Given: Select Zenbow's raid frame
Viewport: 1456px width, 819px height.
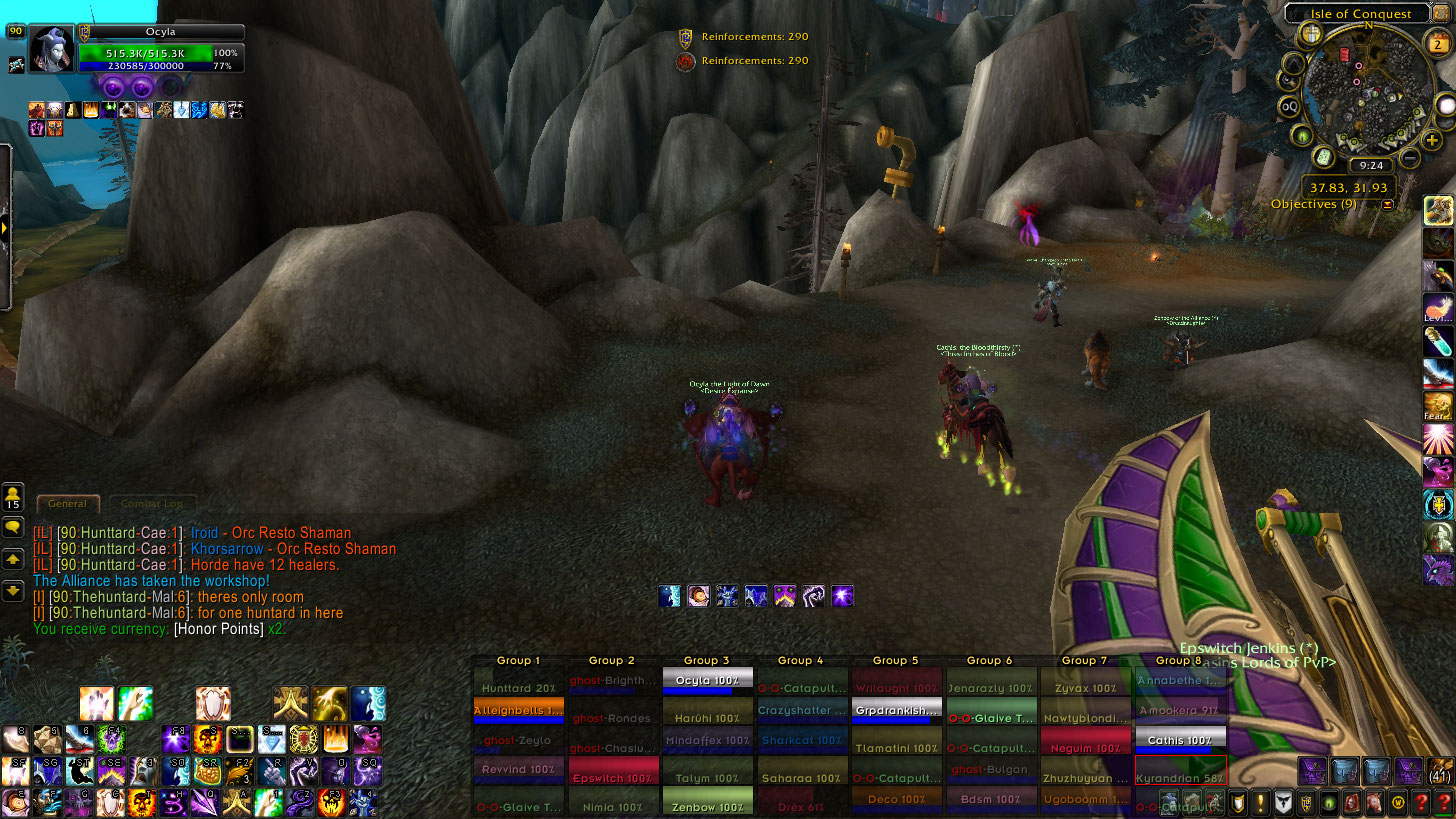Looking at the screenshot, I should (707, 805).
